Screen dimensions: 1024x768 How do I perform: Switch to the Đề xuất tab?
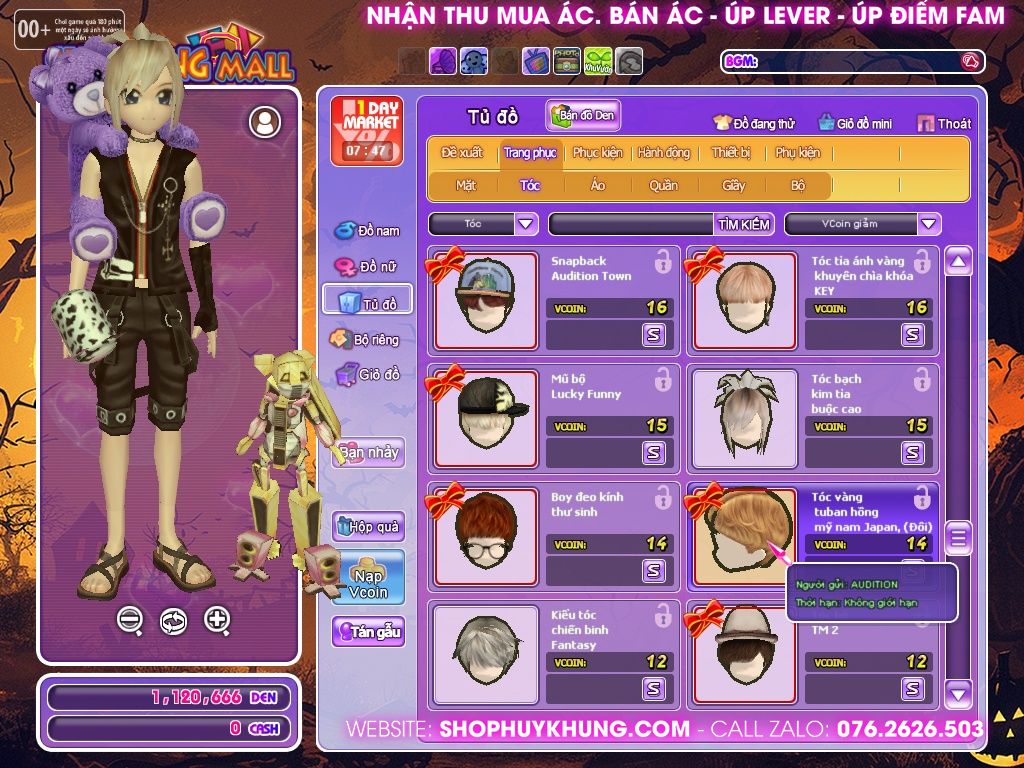pyautogui.click(x=462, y=153)
